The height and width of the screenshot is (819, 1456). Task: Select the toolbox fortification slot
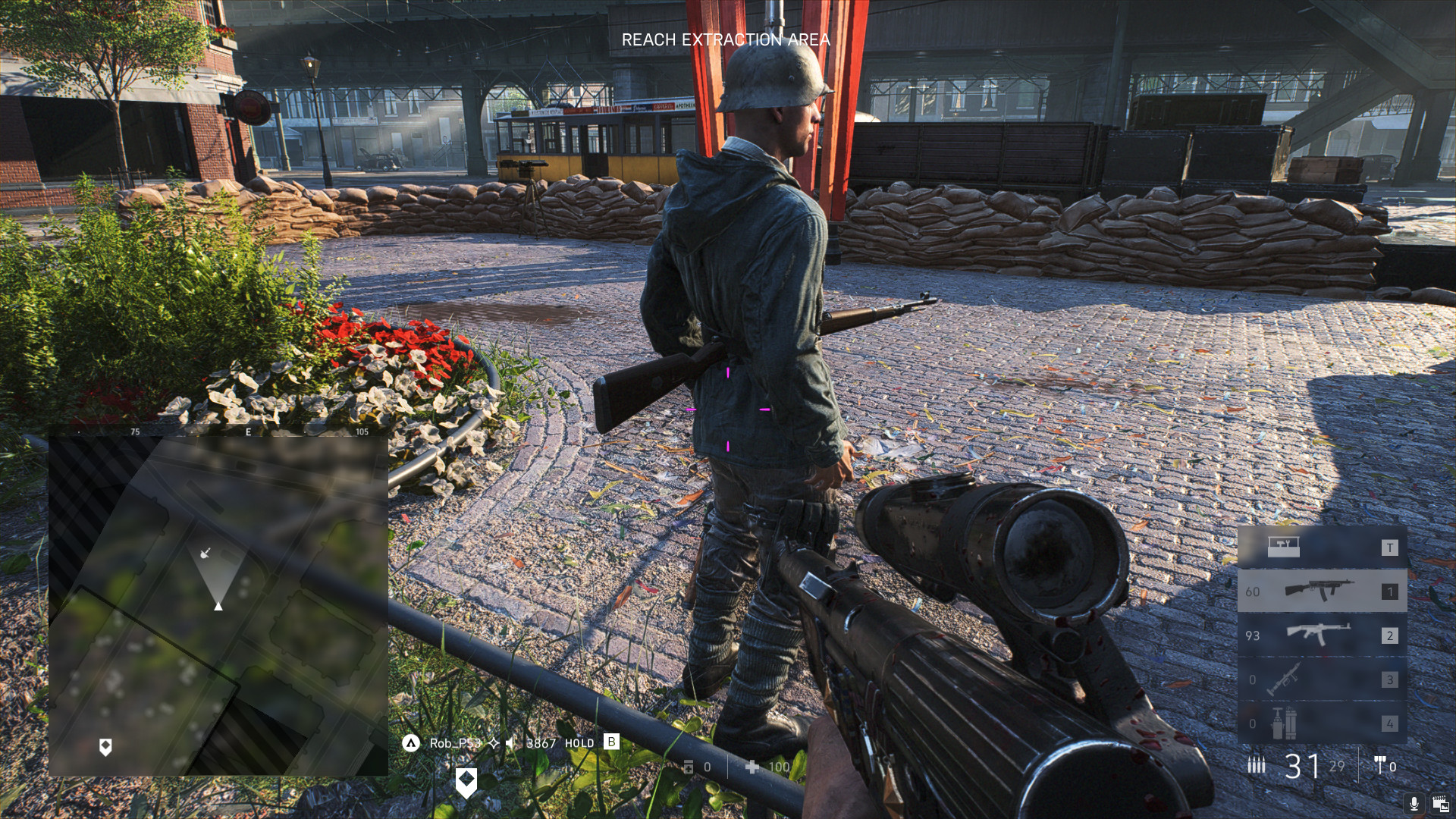click(x=1322, y=547)
